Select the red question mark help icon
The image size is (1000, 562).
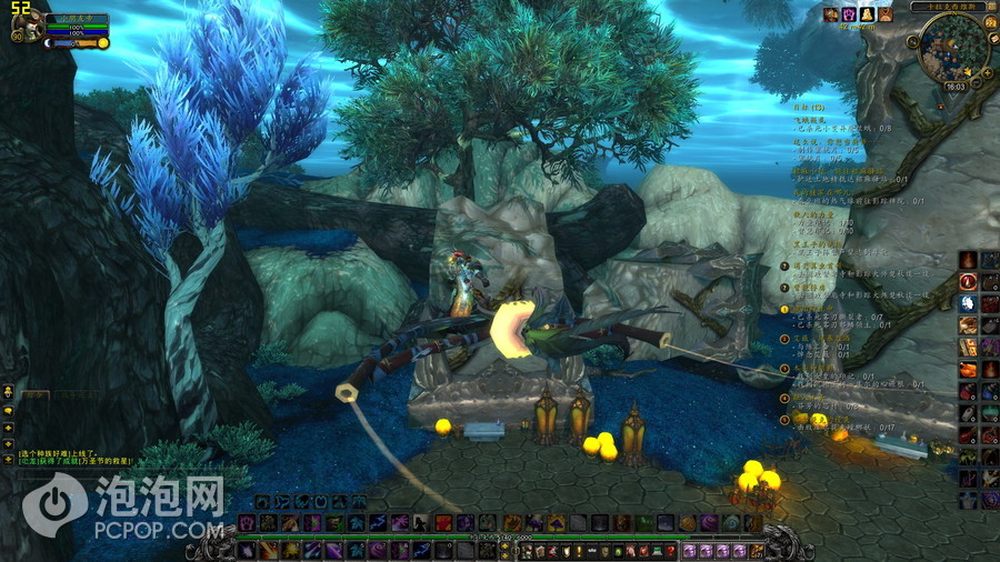(x=670, y=550)
